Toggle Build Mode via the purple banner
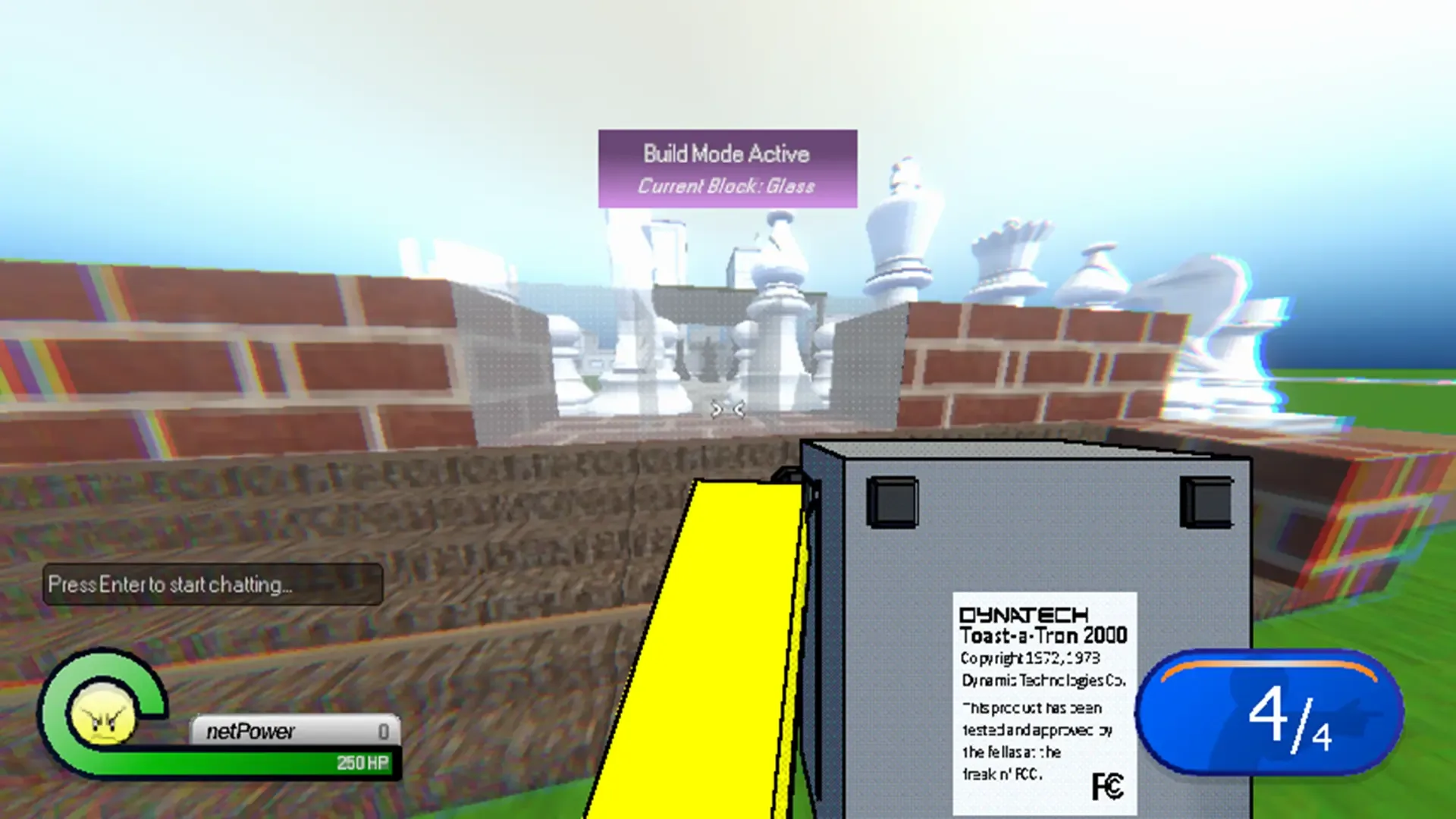 (726, 168)
